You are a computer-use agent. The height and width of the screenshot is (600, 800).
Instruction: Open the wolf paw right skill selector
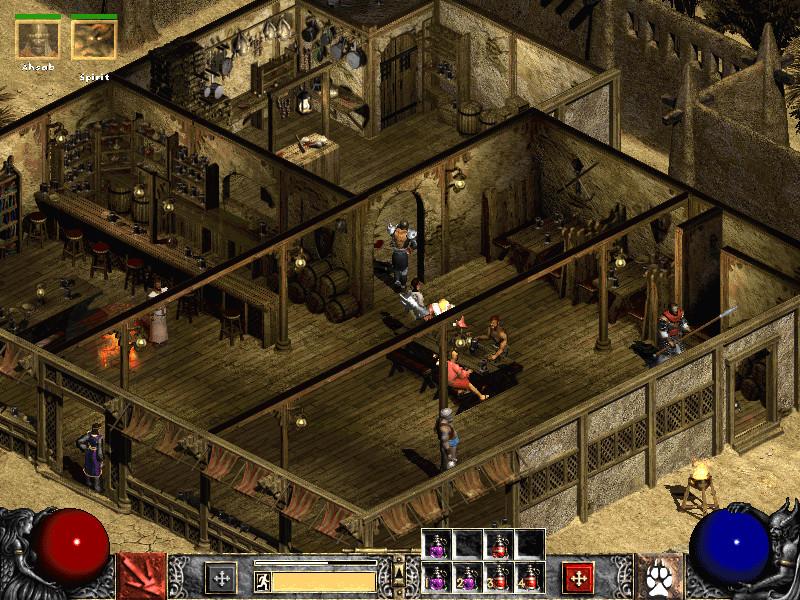coord(659,577)
